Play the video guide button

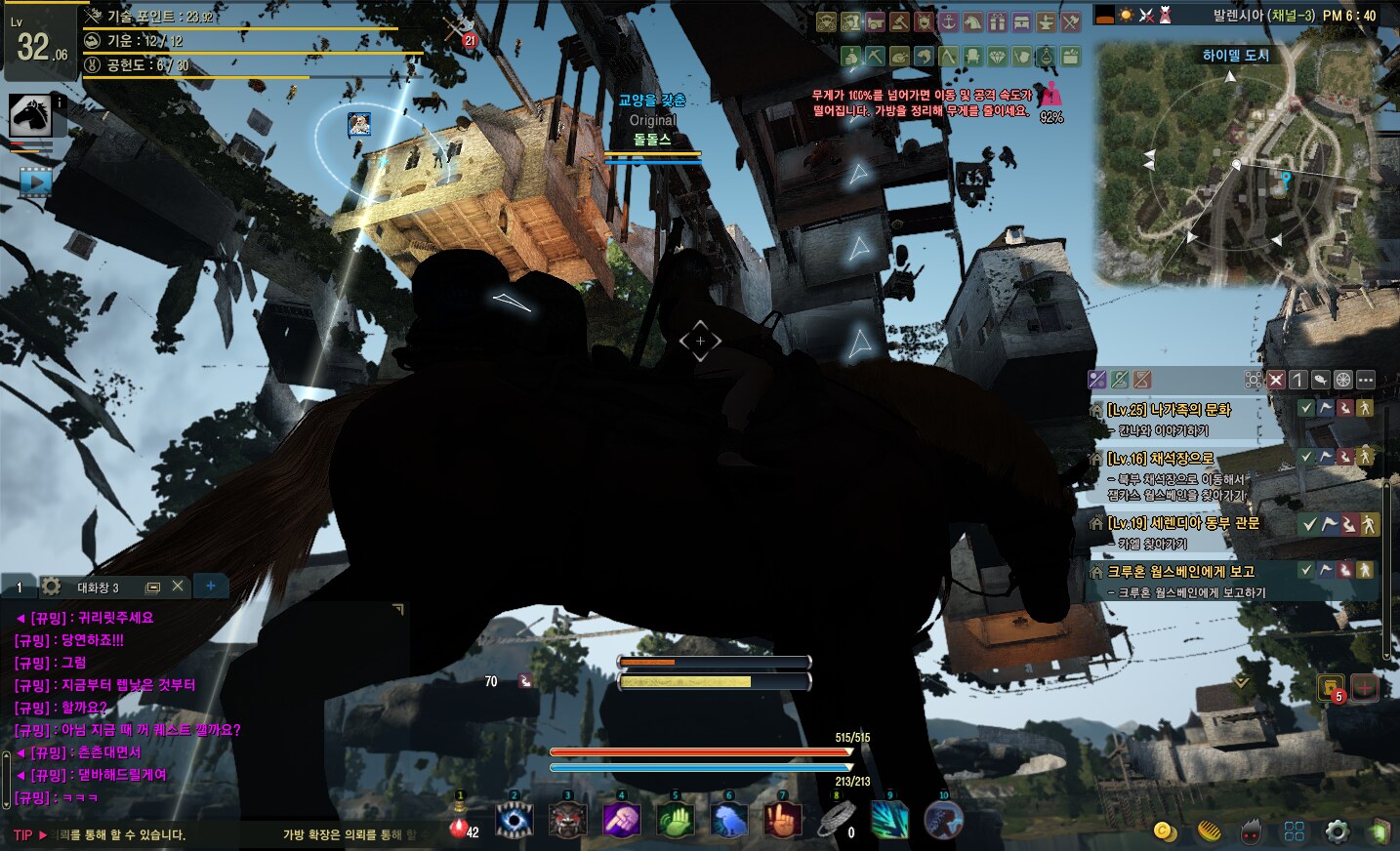[x=34, y=182]
